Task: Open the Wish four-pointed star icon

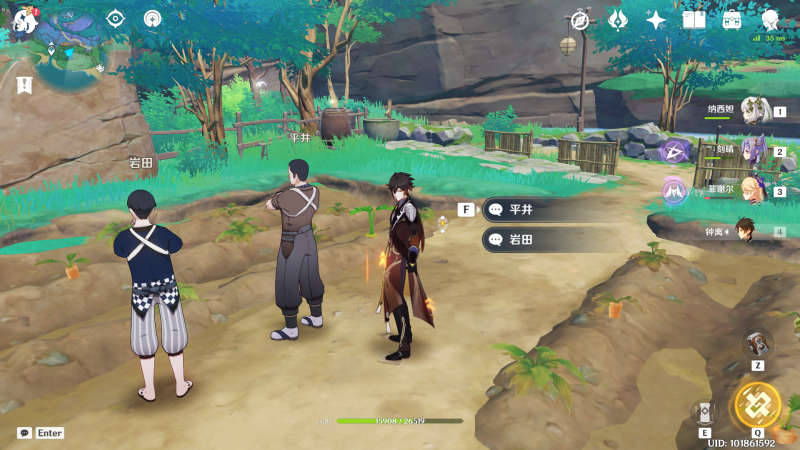Action: tap(656, 20)
